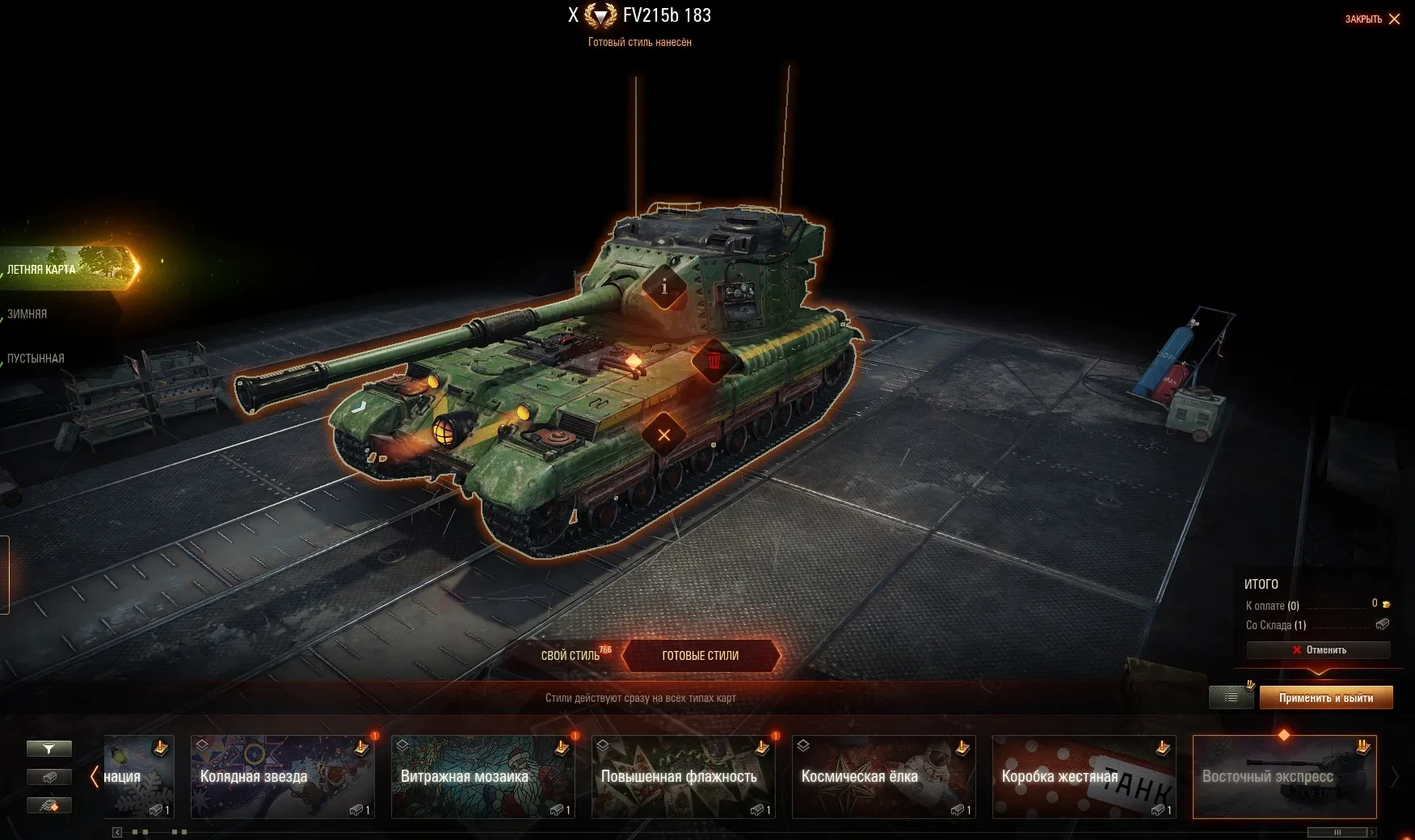
Task: Select the Космическая ёлка style
Action: tap(883, 776)
